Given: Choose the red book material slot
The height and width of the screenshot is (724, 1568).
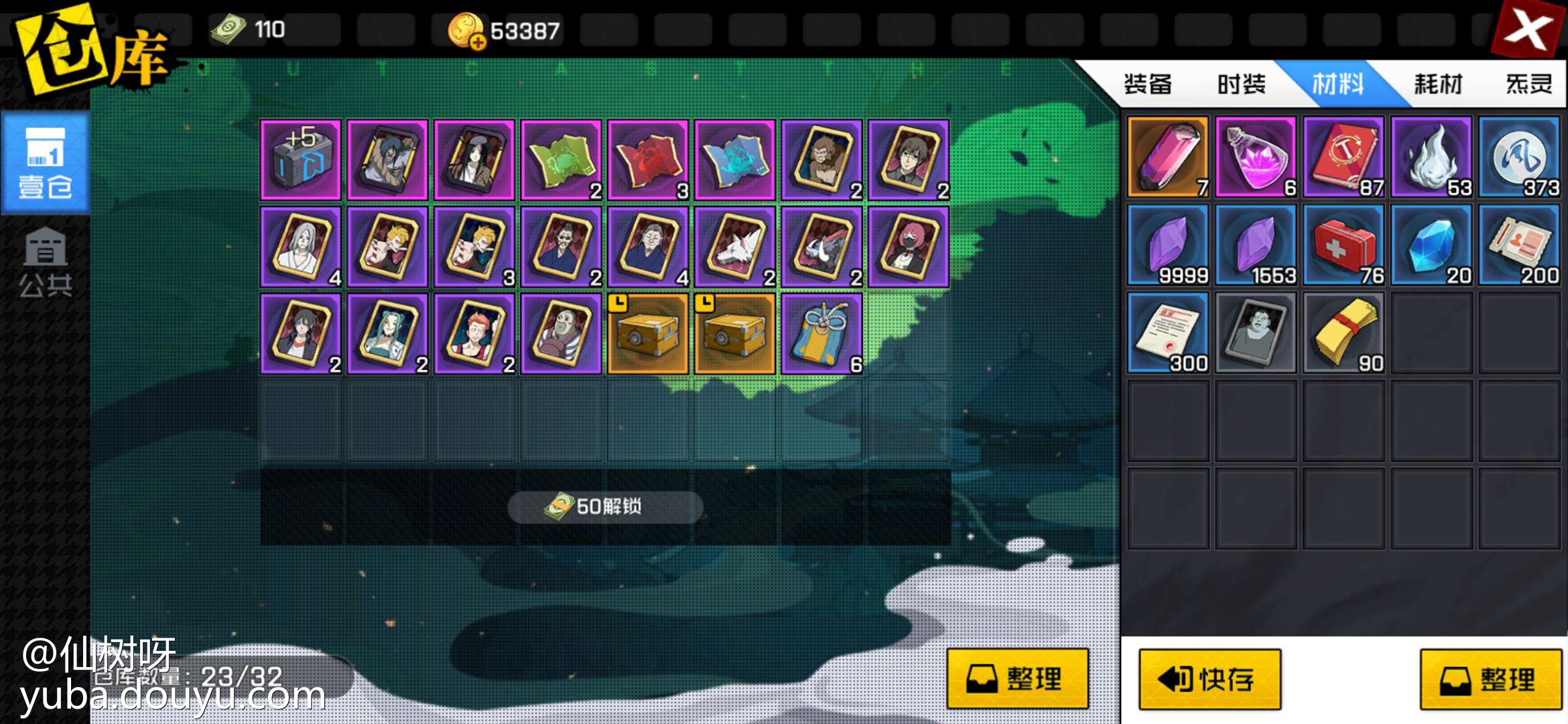Looking at the screenshot, I should click(1344, 158).
